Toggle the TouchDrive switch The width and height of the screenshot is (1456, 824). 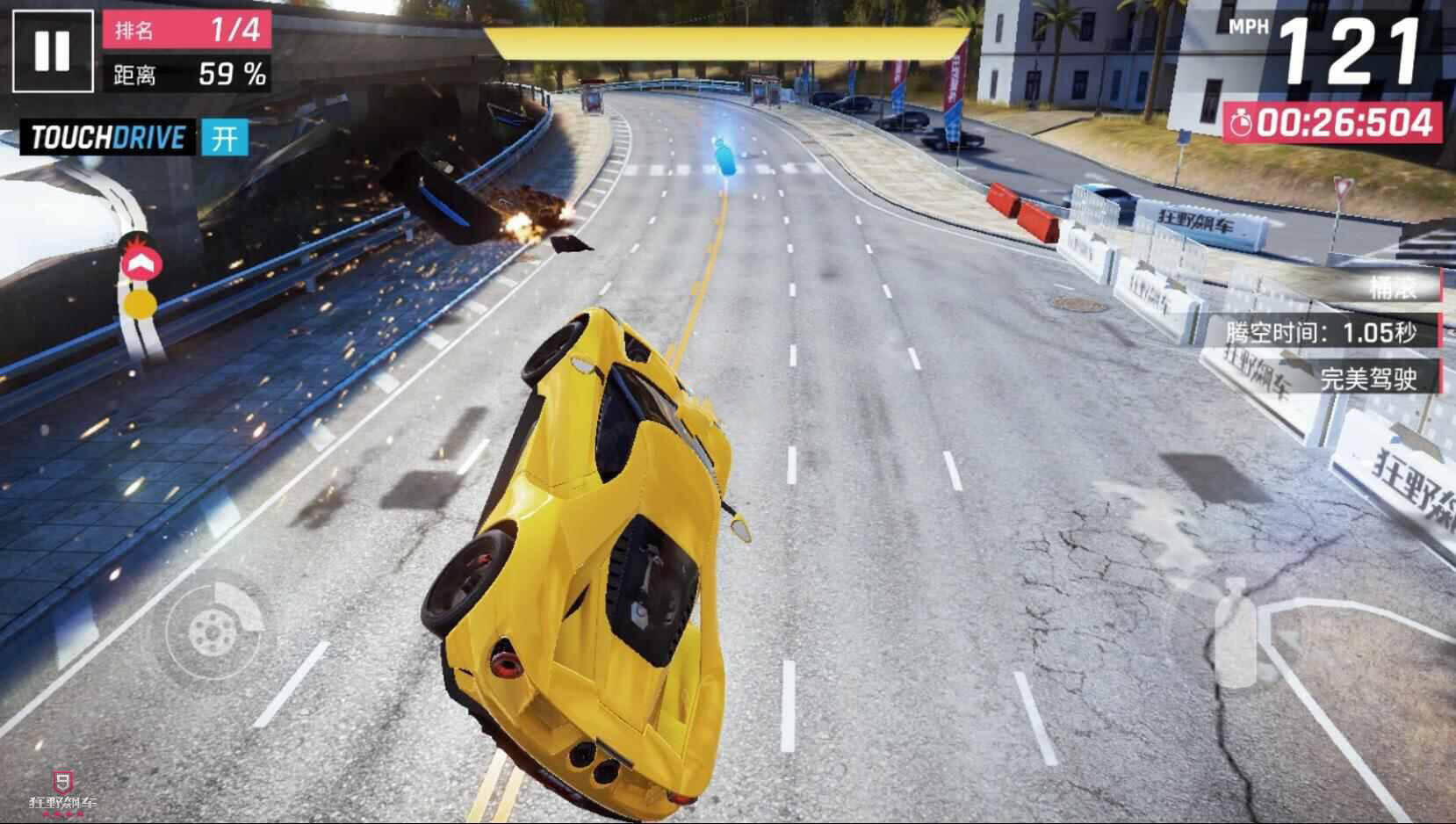point(224,138)
